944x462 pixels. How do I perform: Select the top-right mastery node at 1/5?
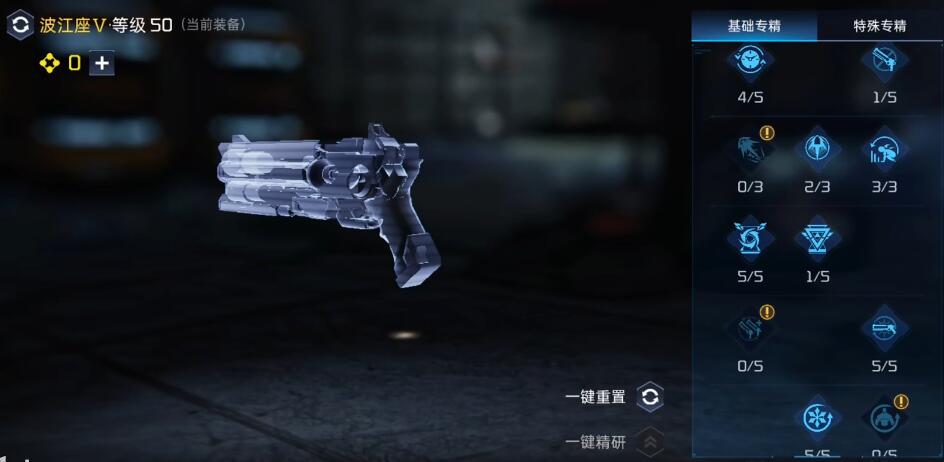coord(884,62)
